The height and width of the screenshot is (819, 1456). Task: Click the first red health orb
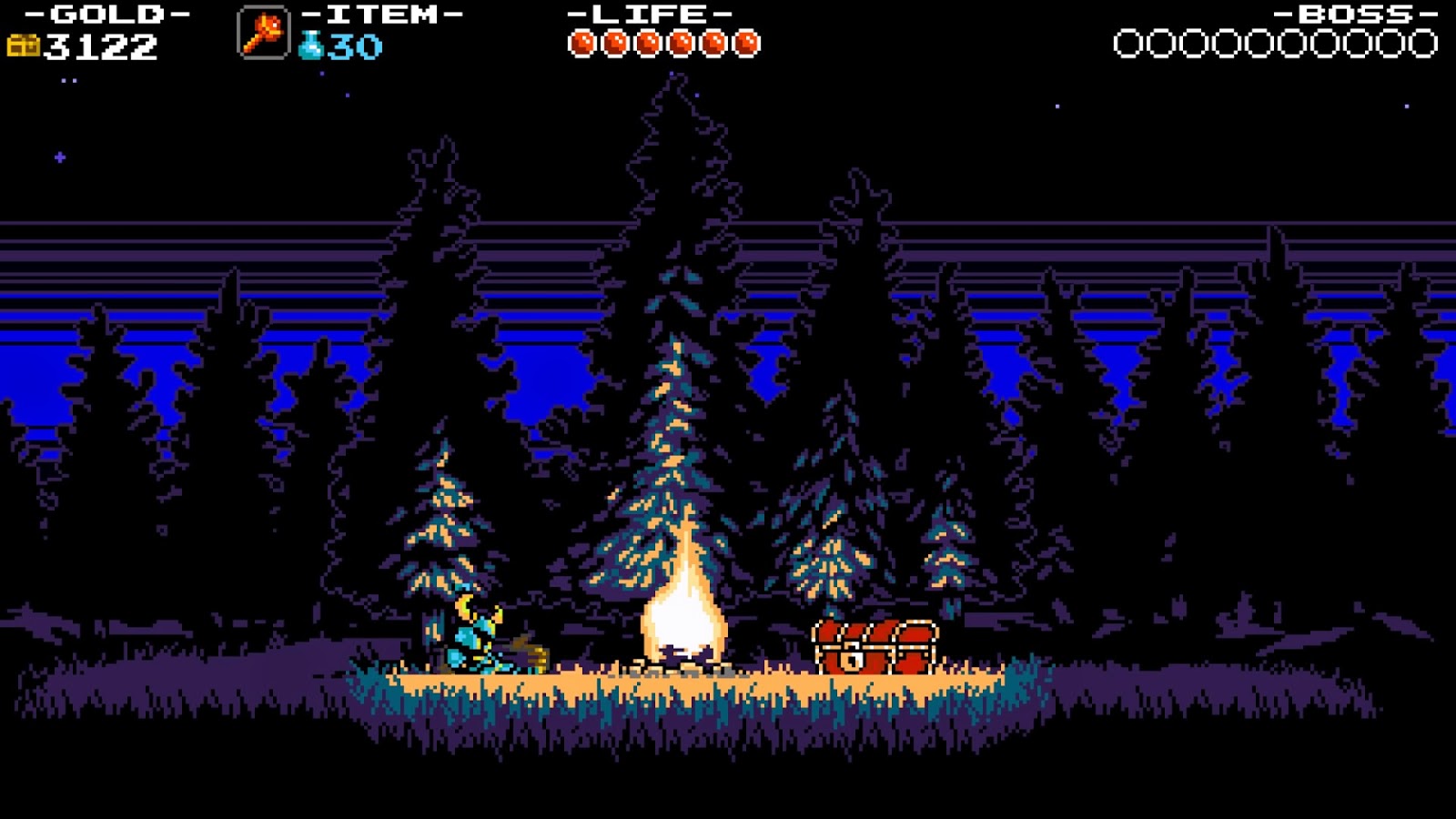point(581,42)
